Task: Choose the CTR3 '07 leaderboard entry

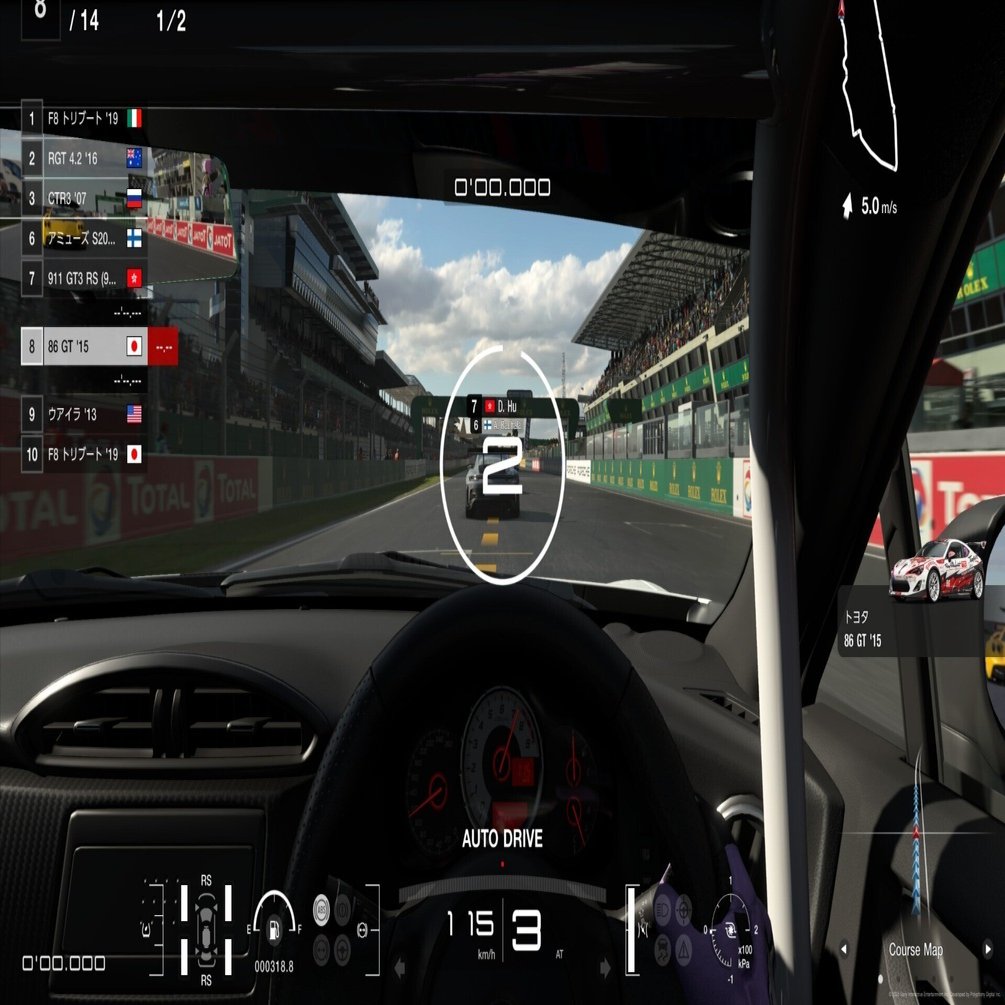Action: coord(84,198)
